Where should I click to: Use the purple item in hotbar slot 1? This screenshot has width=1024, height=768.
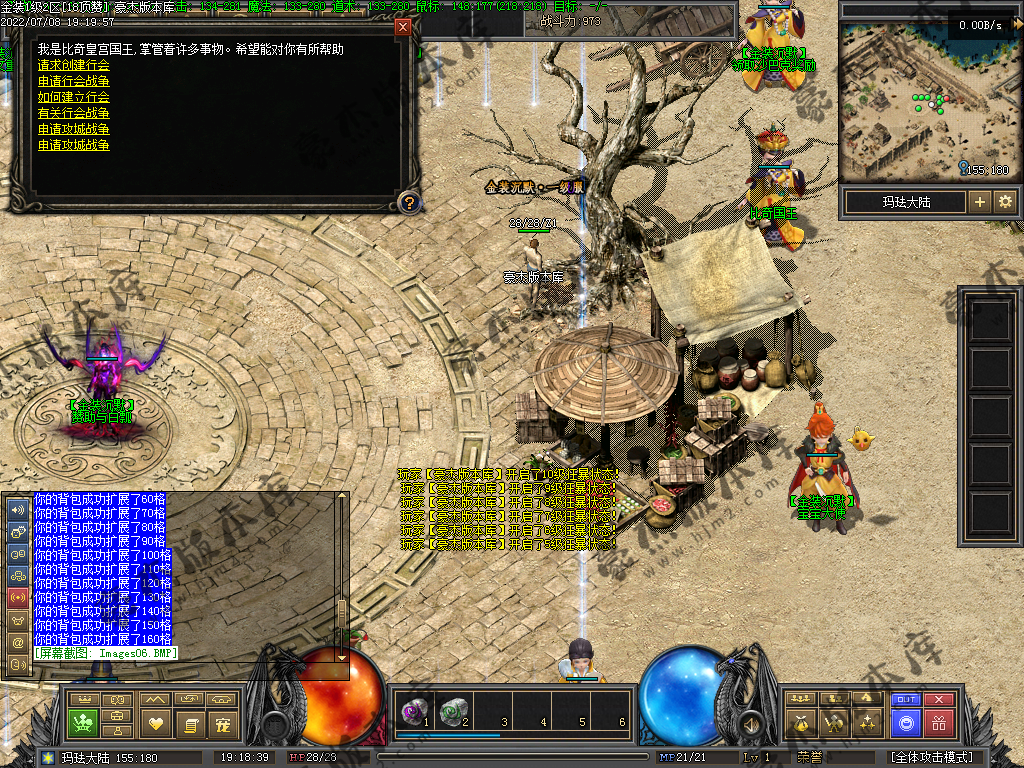pos(412,712)
